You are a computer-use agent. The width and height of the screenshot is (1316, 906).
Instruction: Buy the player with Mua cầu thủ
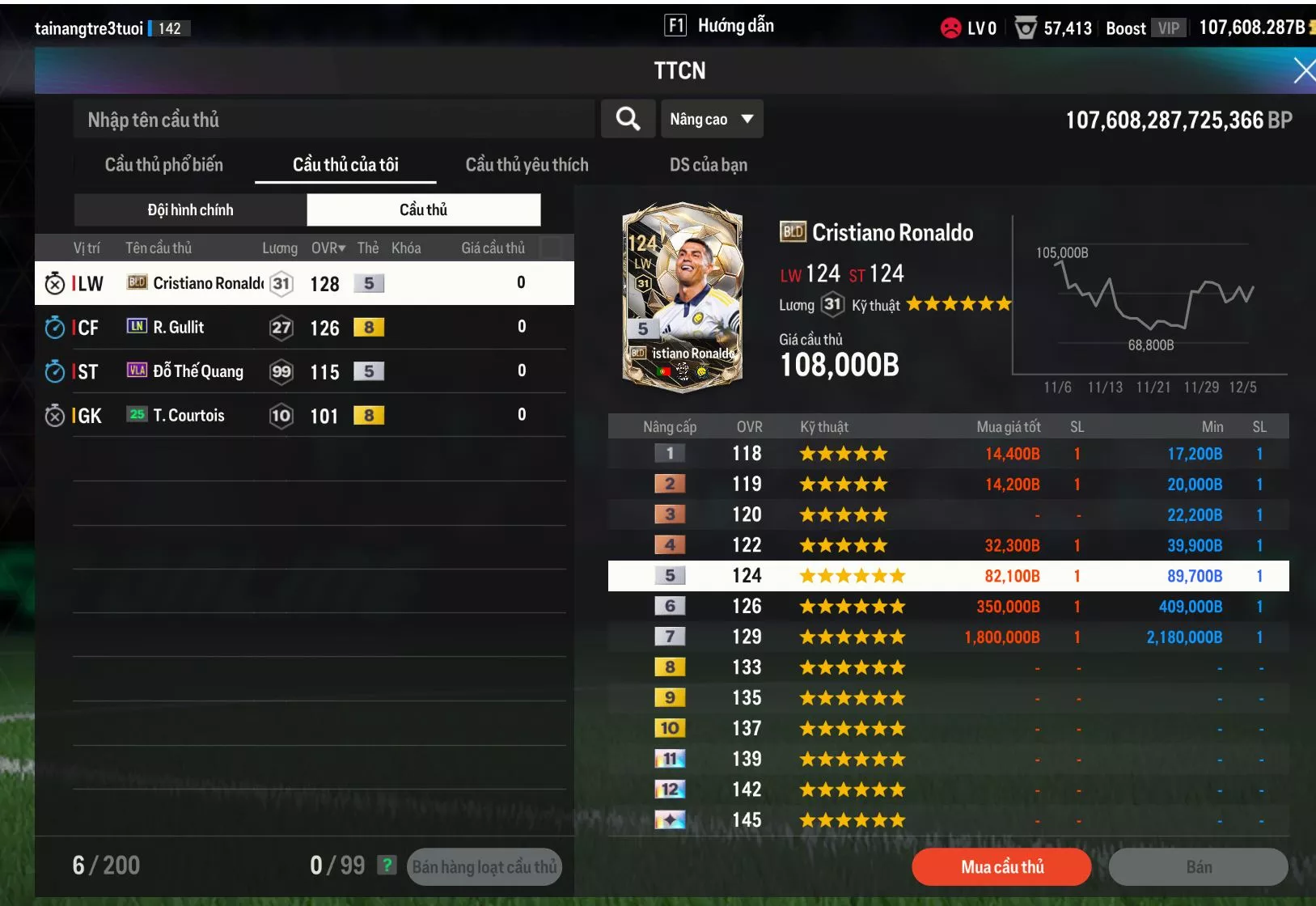pos(1001,867)
